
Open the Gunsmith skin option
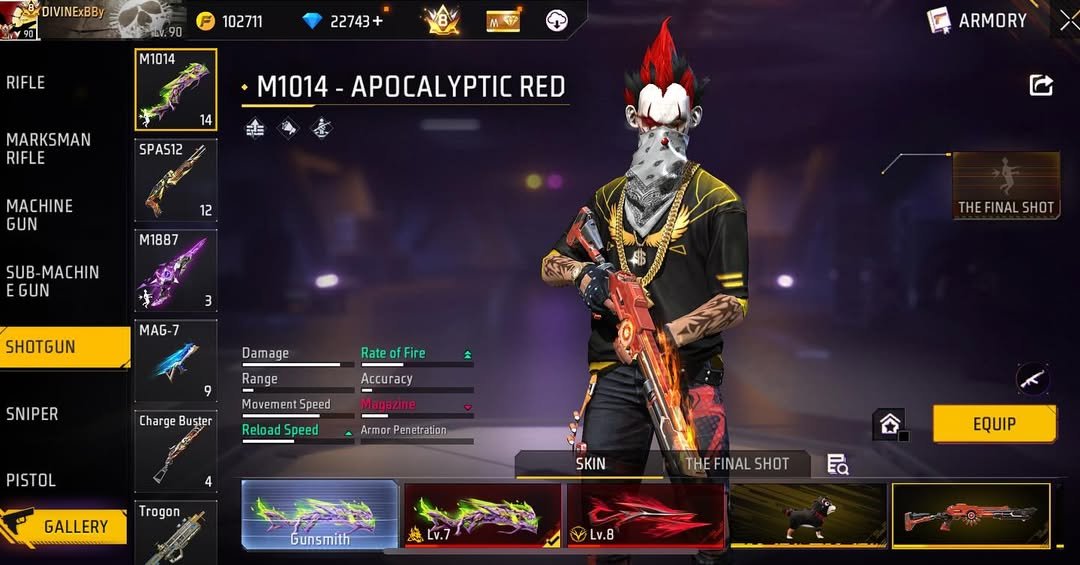[x=320, y=516]
